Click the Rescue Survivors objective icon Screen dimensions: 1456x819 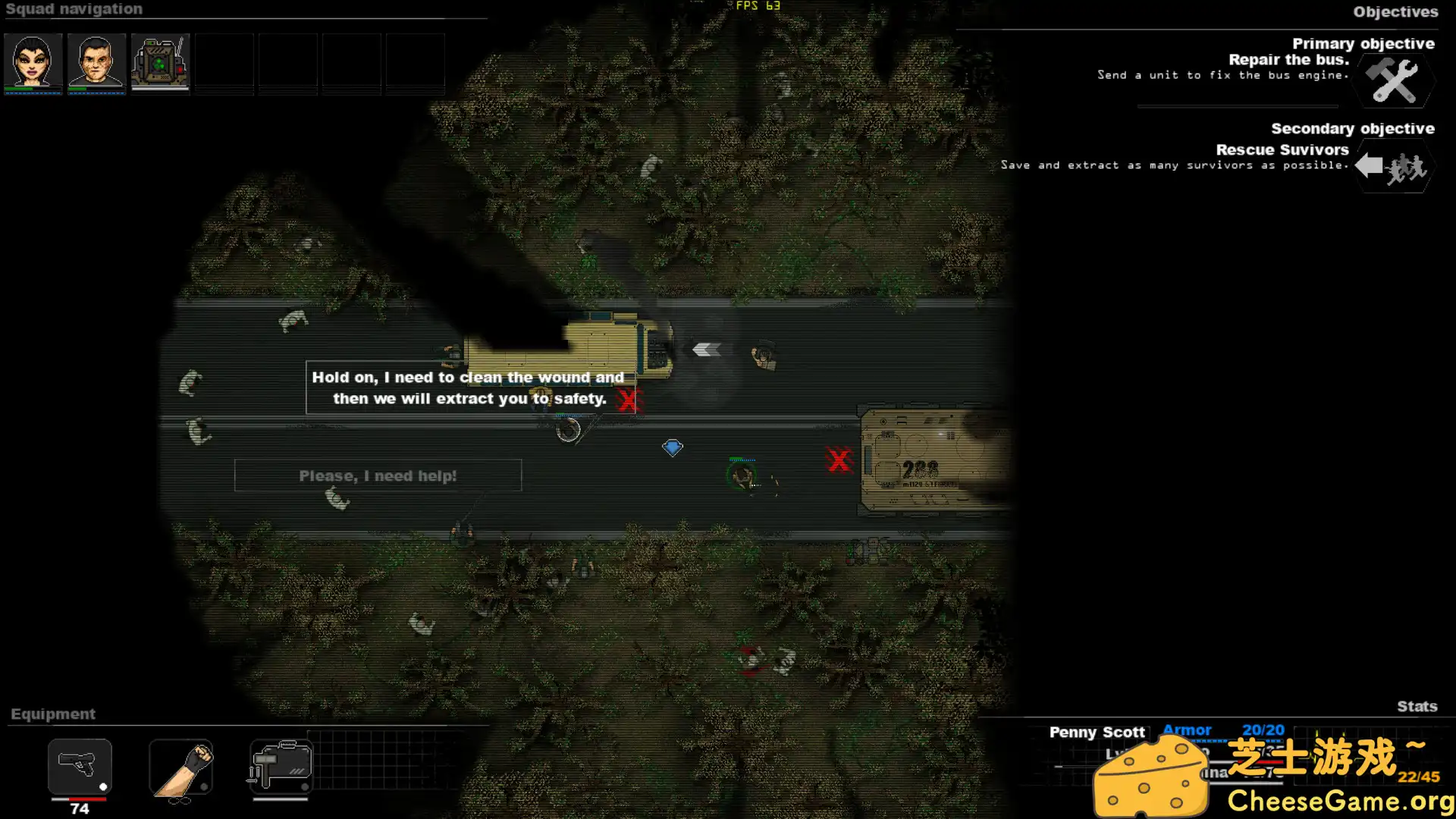(x=1392, y=167)
